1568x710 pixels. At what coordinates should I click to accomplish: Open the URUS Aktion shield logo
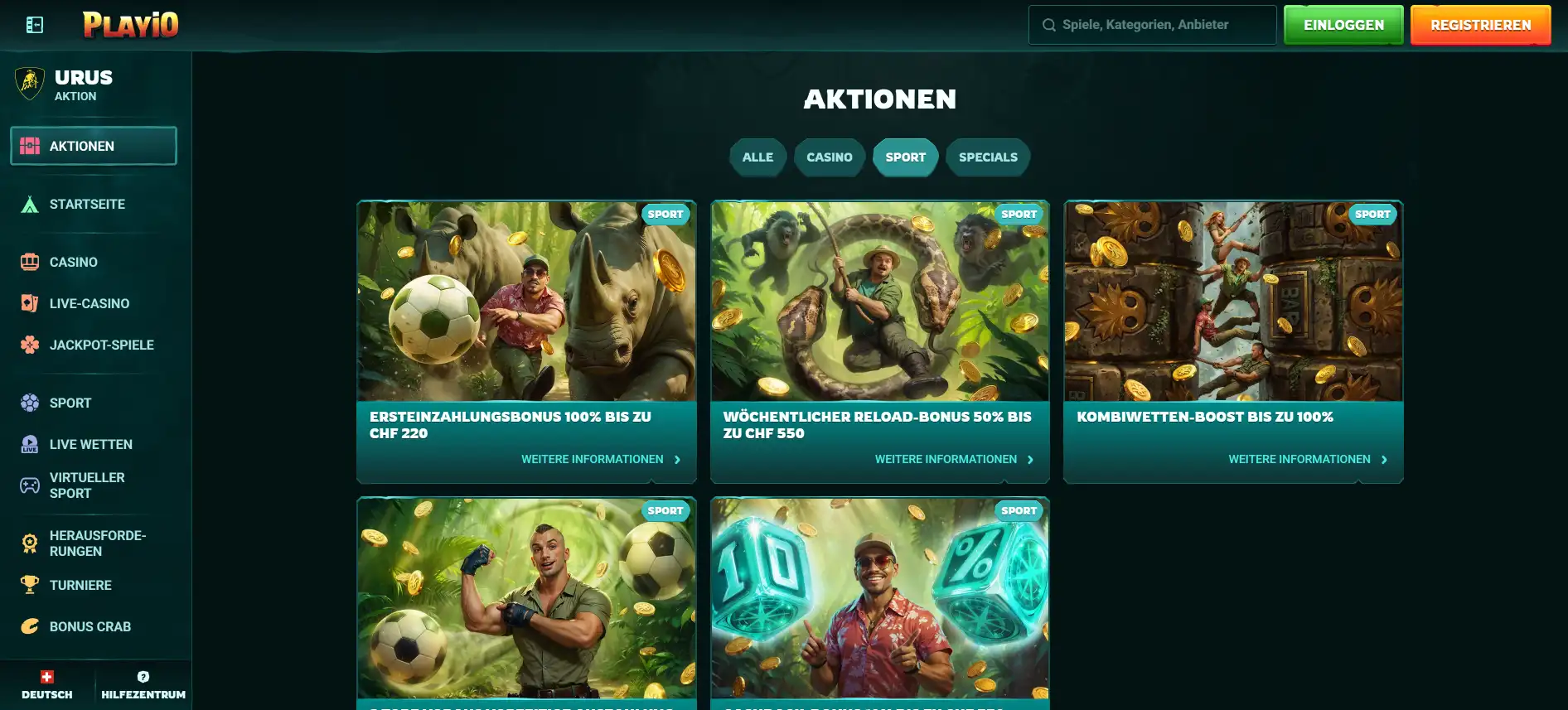point(30,85)
